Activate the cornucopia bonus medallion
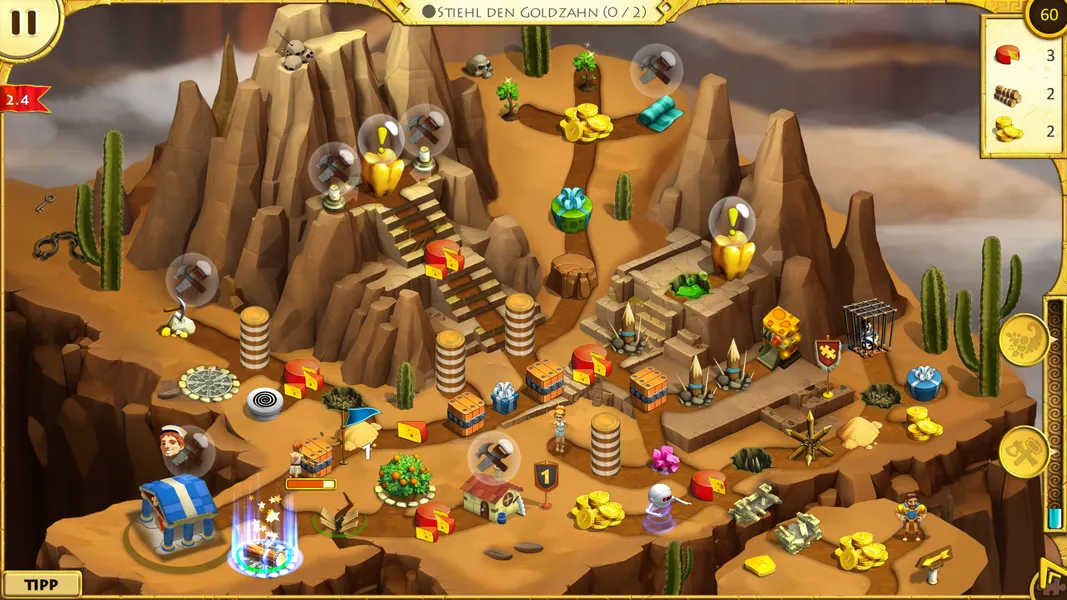Viewport: 1067px width, 600px height. [x=1023, y=339]
